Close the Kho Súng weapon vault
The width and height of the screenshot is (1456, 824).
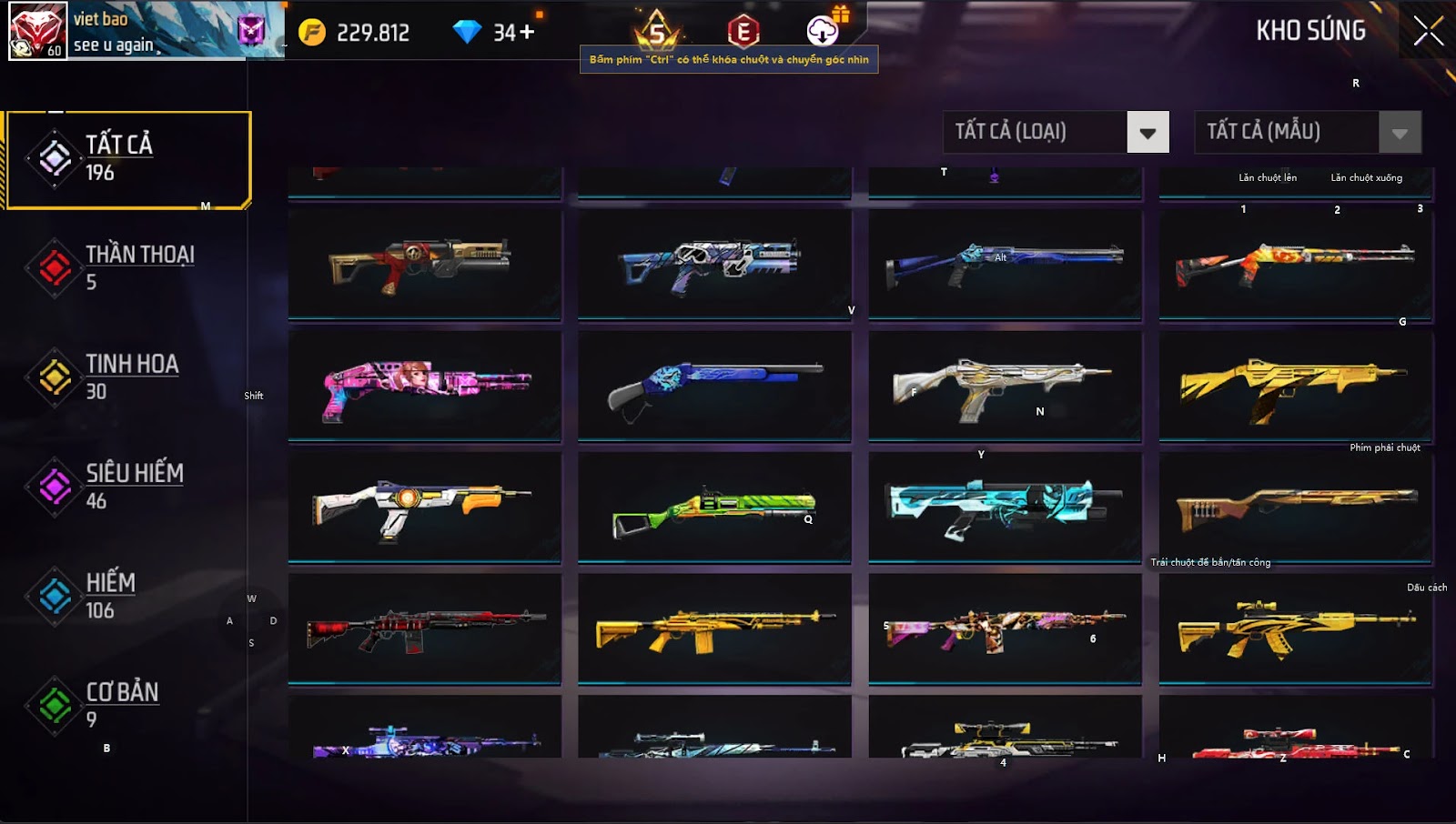coord(1428,31)
